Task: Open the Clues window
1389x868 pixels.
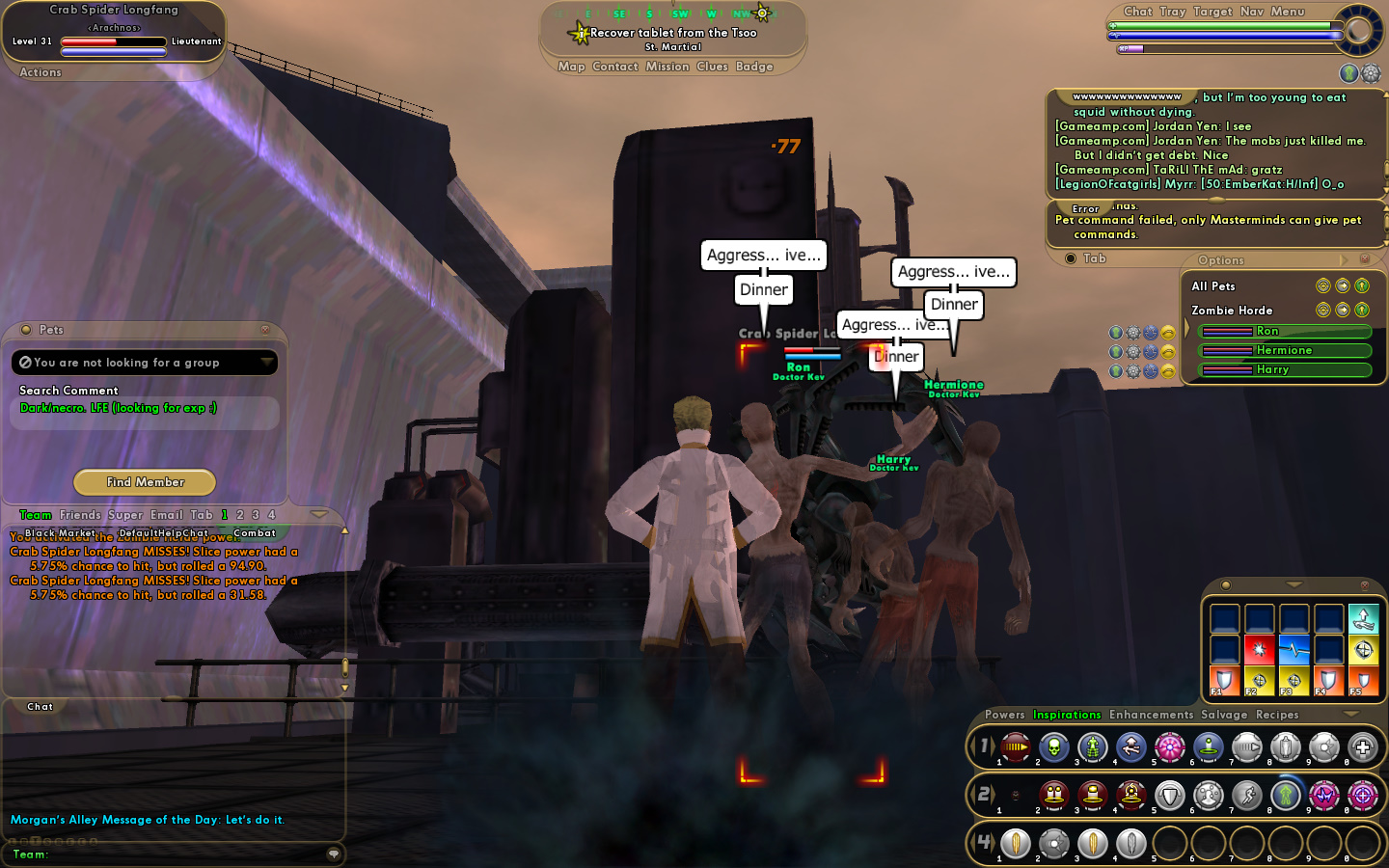Action: click(x=712, y=67)
